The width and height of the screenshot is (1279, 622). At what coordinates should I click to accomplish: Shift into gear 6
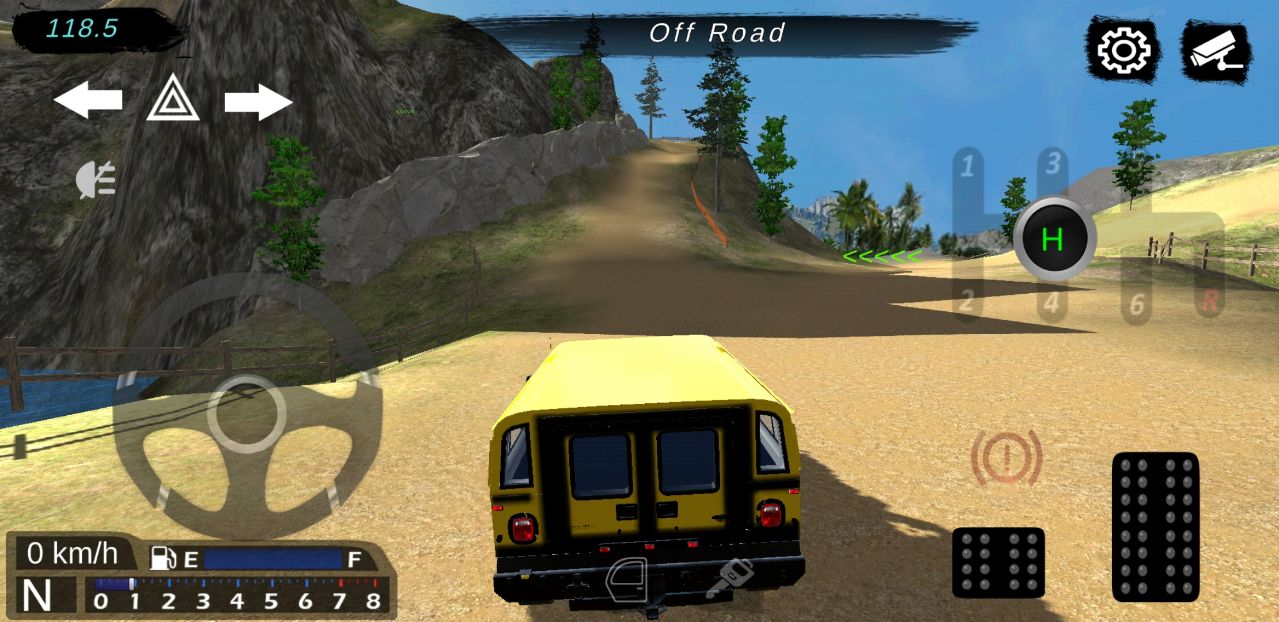click(1136, 303)
